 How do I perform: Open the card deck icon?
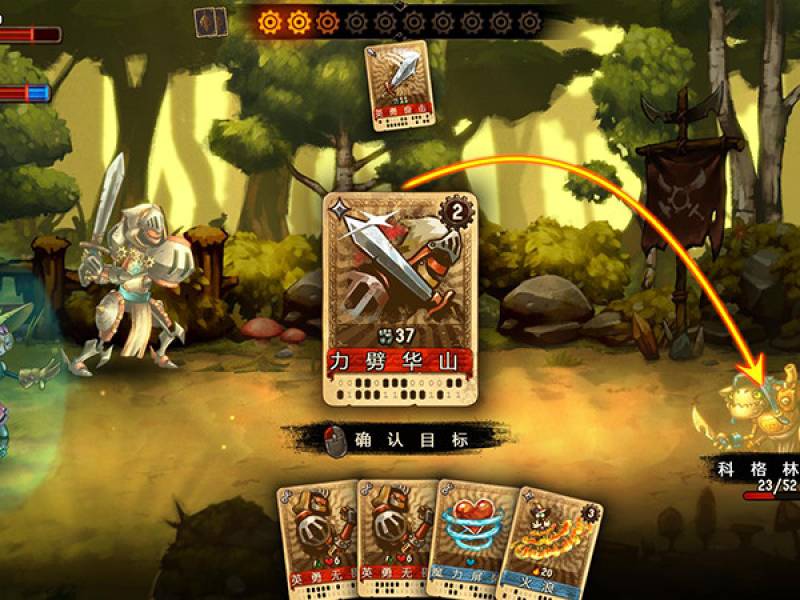(210, 22)
